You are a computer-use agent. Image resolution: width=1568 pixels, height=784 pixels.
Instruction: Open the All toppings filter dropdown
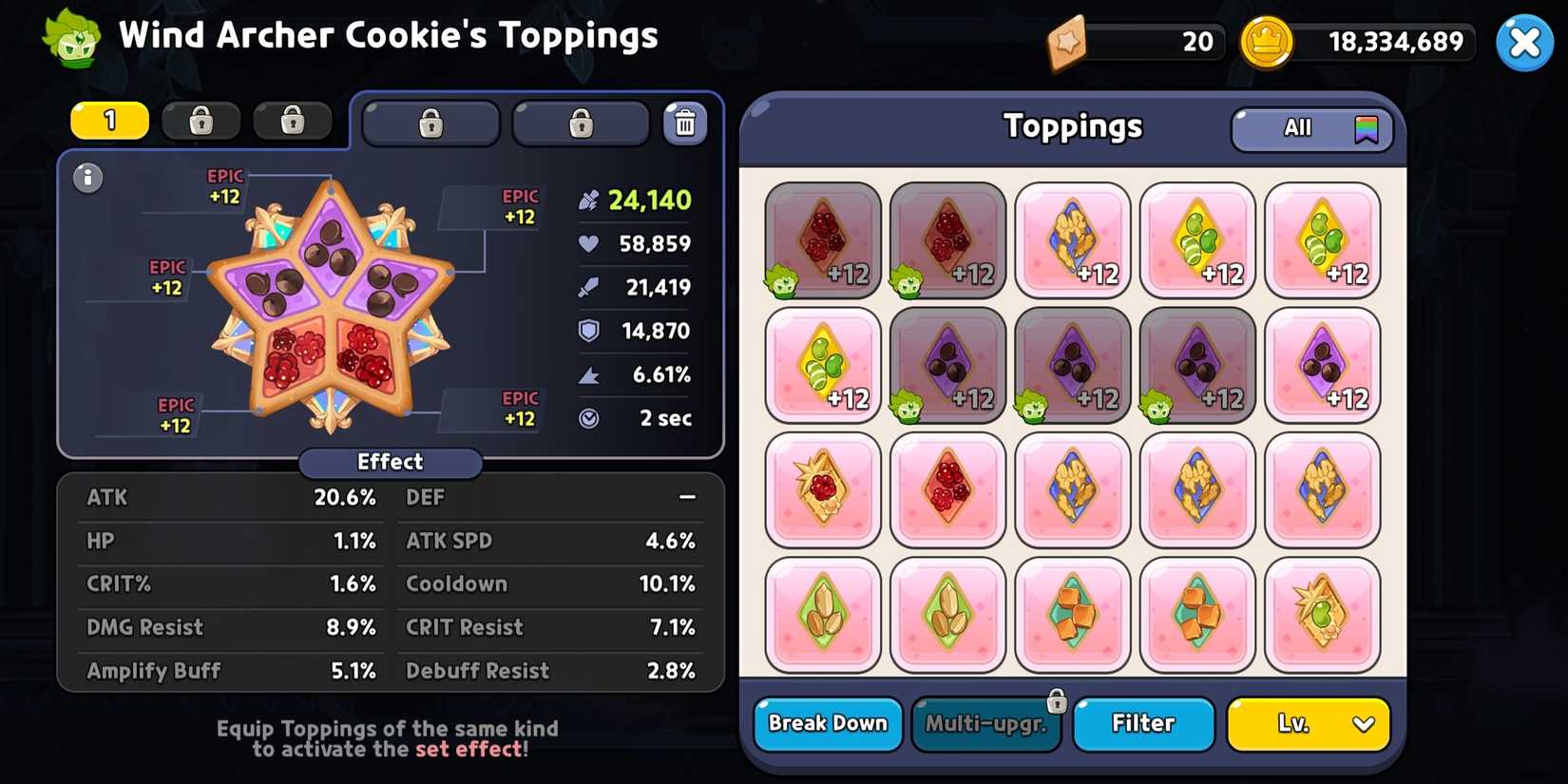point(1311,128)
